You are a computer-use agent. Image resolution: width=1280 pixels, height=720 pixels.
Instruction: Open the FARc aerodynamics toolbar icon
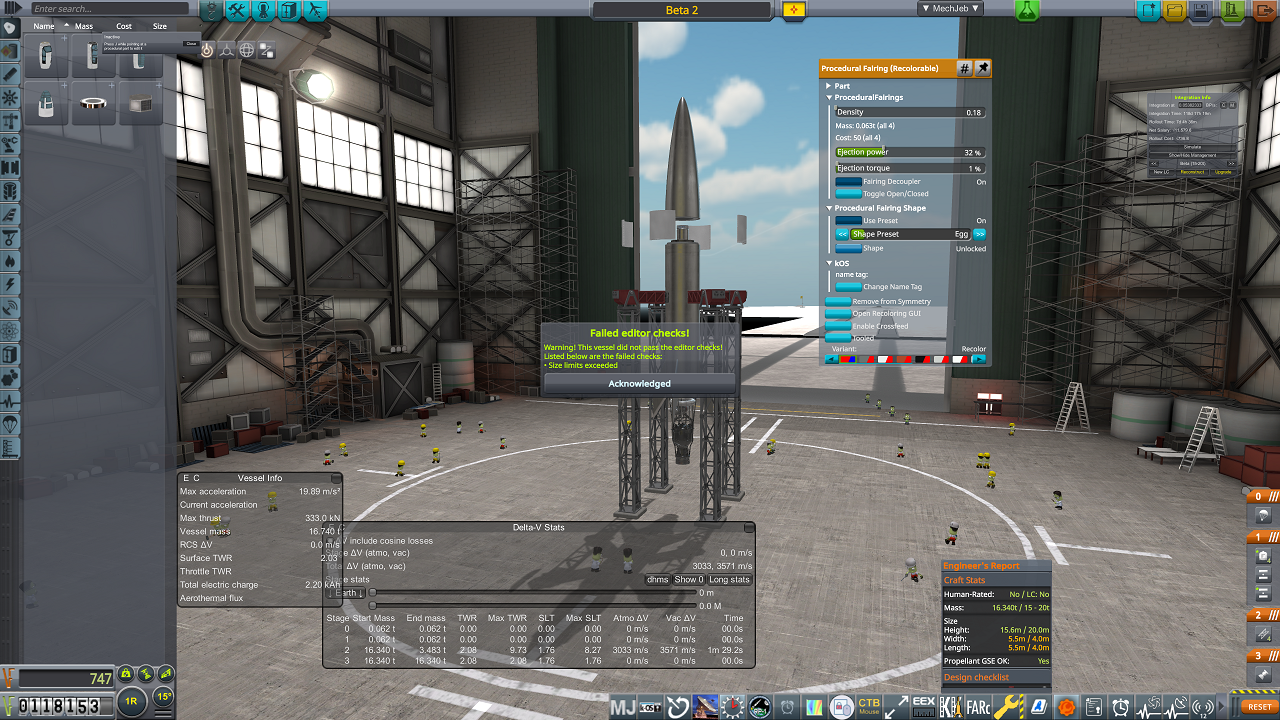pyautogui.click(x=977, y=706)
